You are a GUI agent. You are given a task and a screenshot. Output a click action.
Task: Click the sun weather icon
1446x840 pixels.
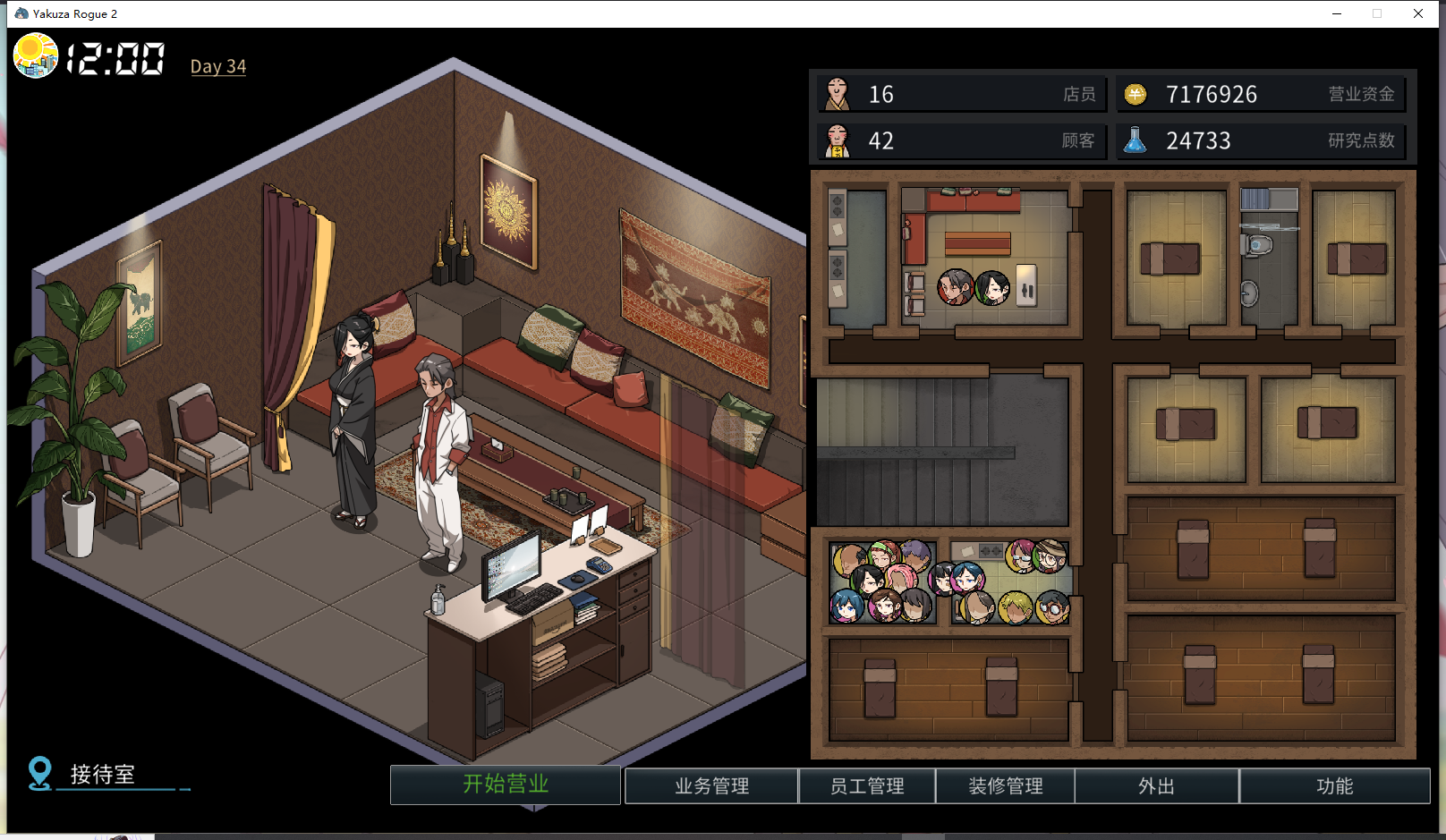pyautogui.click(x=36, y=55)
